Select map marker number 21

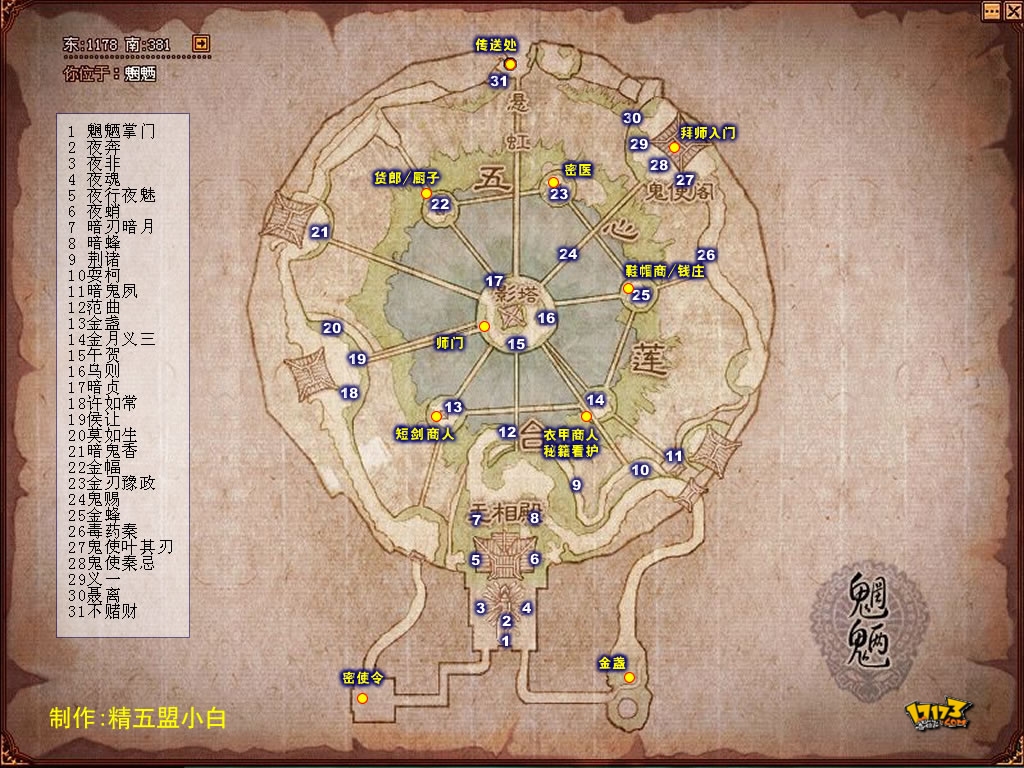(320, 232)
